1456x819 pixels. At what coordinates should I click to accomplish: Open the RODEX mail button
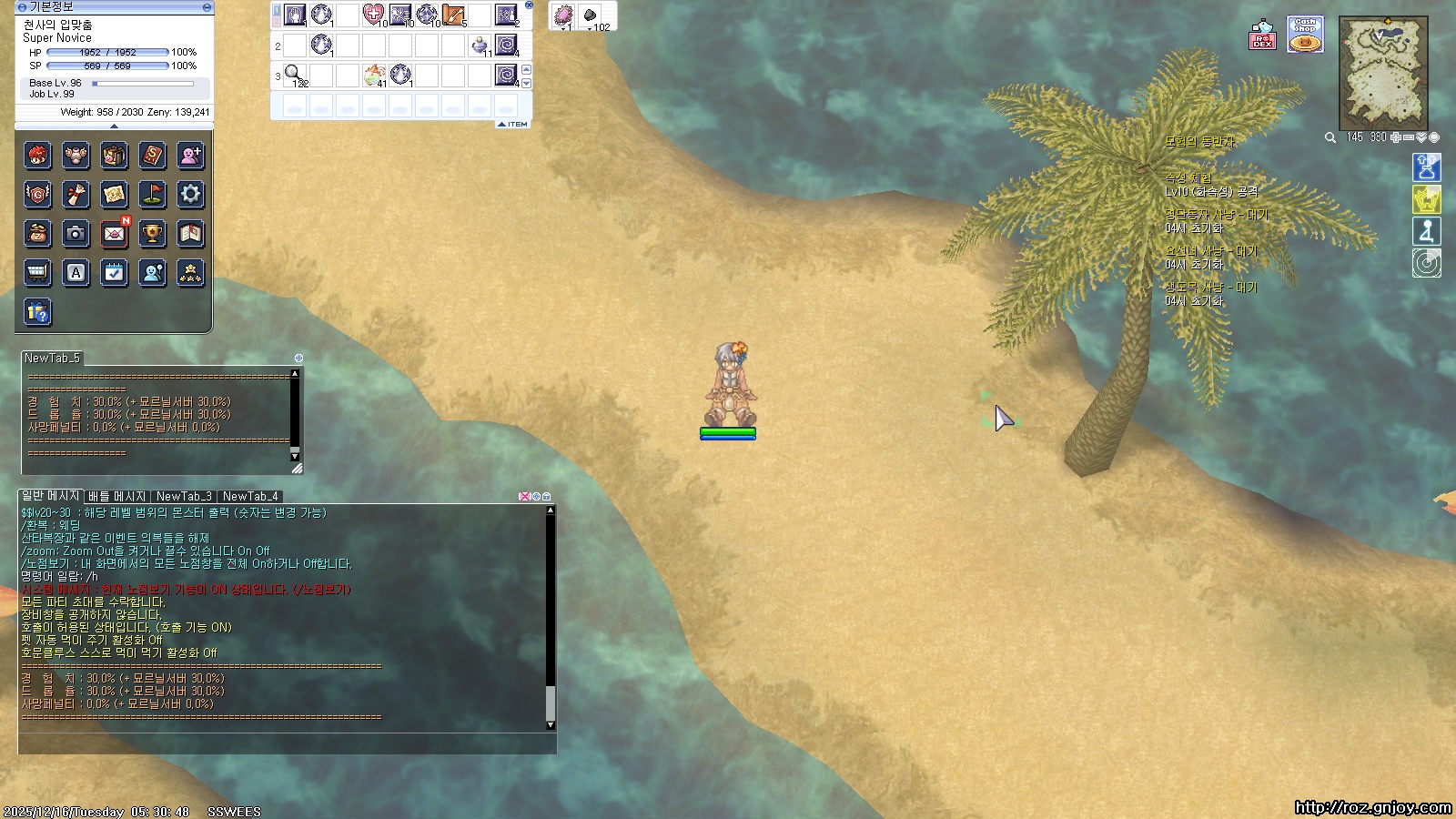click(x=1262, y=35)
